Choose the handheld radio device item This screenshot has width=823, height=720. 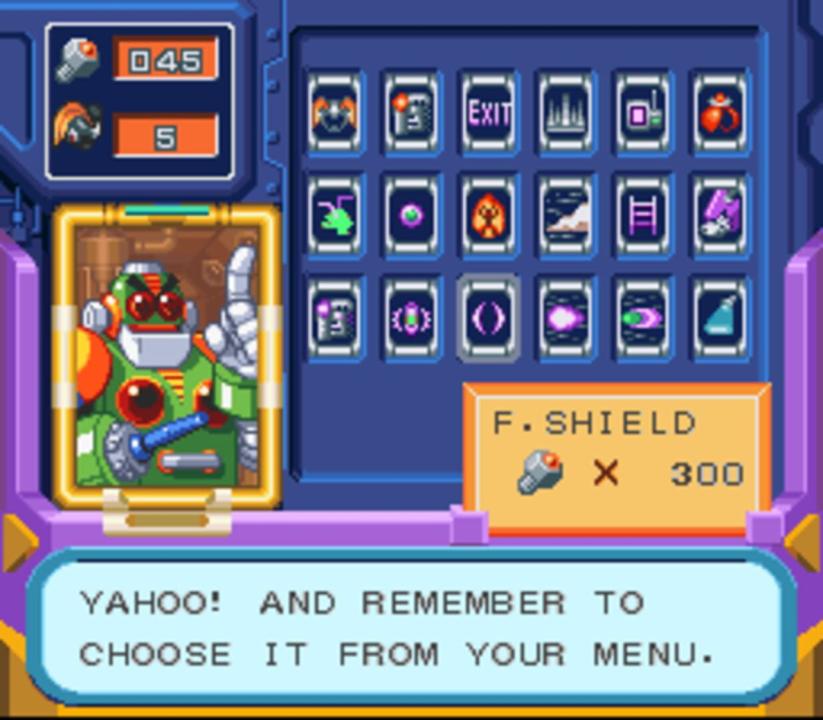[643, 113]
